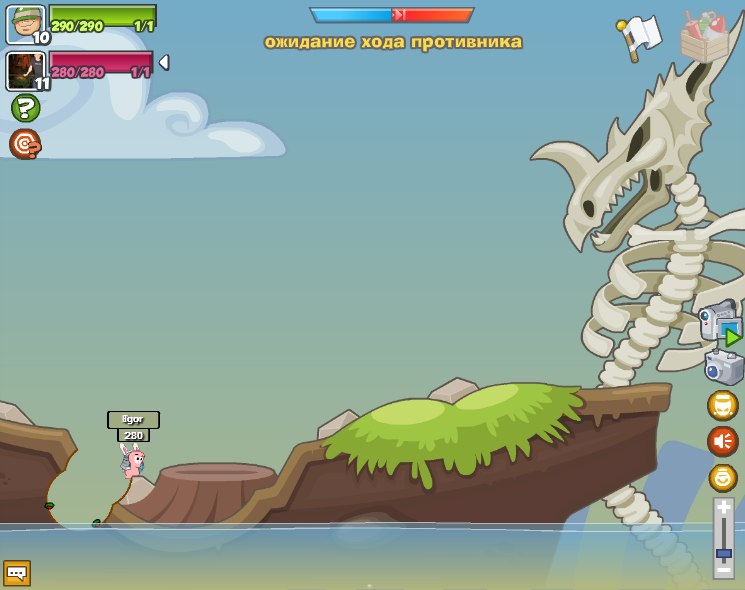The image size is (745, 590).
Task: Open the green question mark help
Action: [25, 108]
